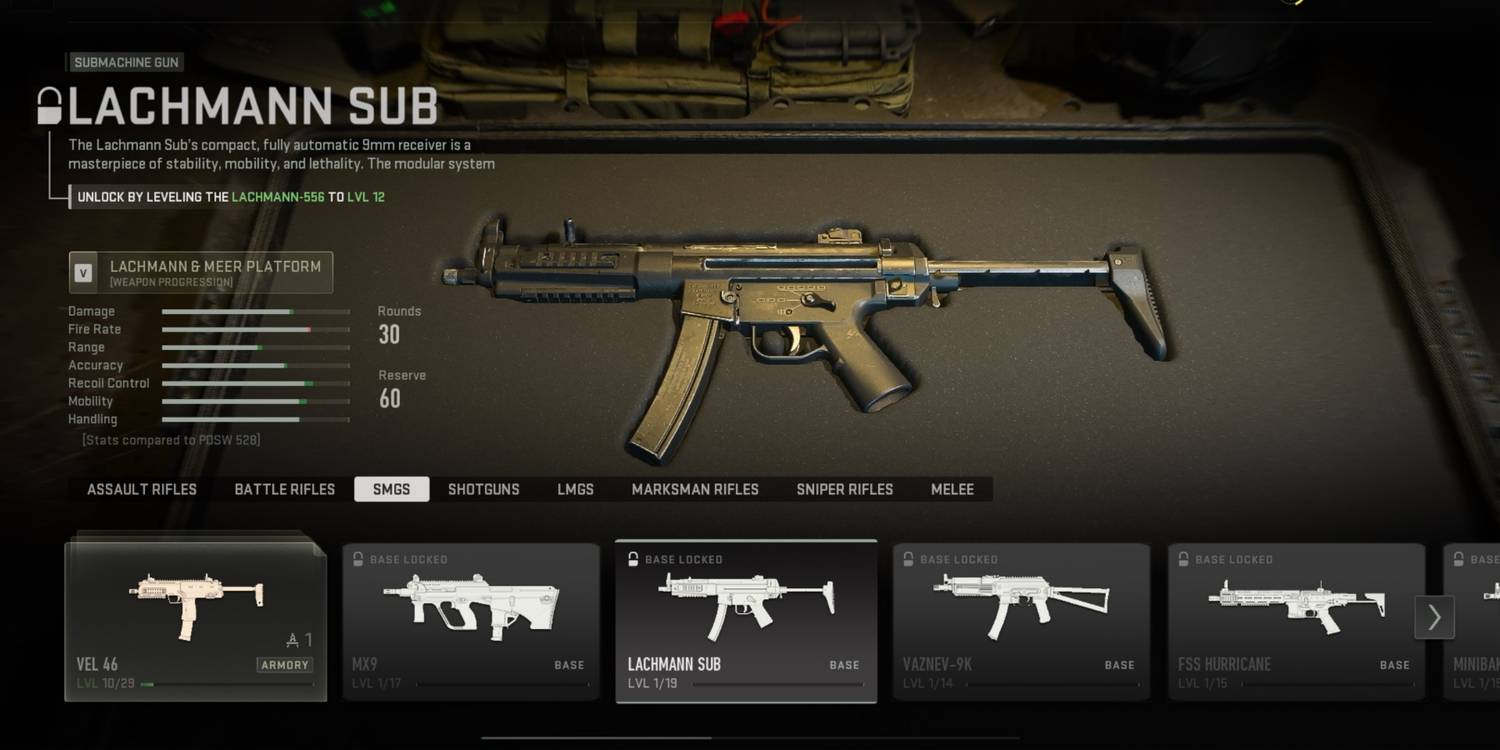The height and width of the screenshot is (750, 1500).
Task: Open the SNIPER RIFLES category
Action: click(844, 489)
